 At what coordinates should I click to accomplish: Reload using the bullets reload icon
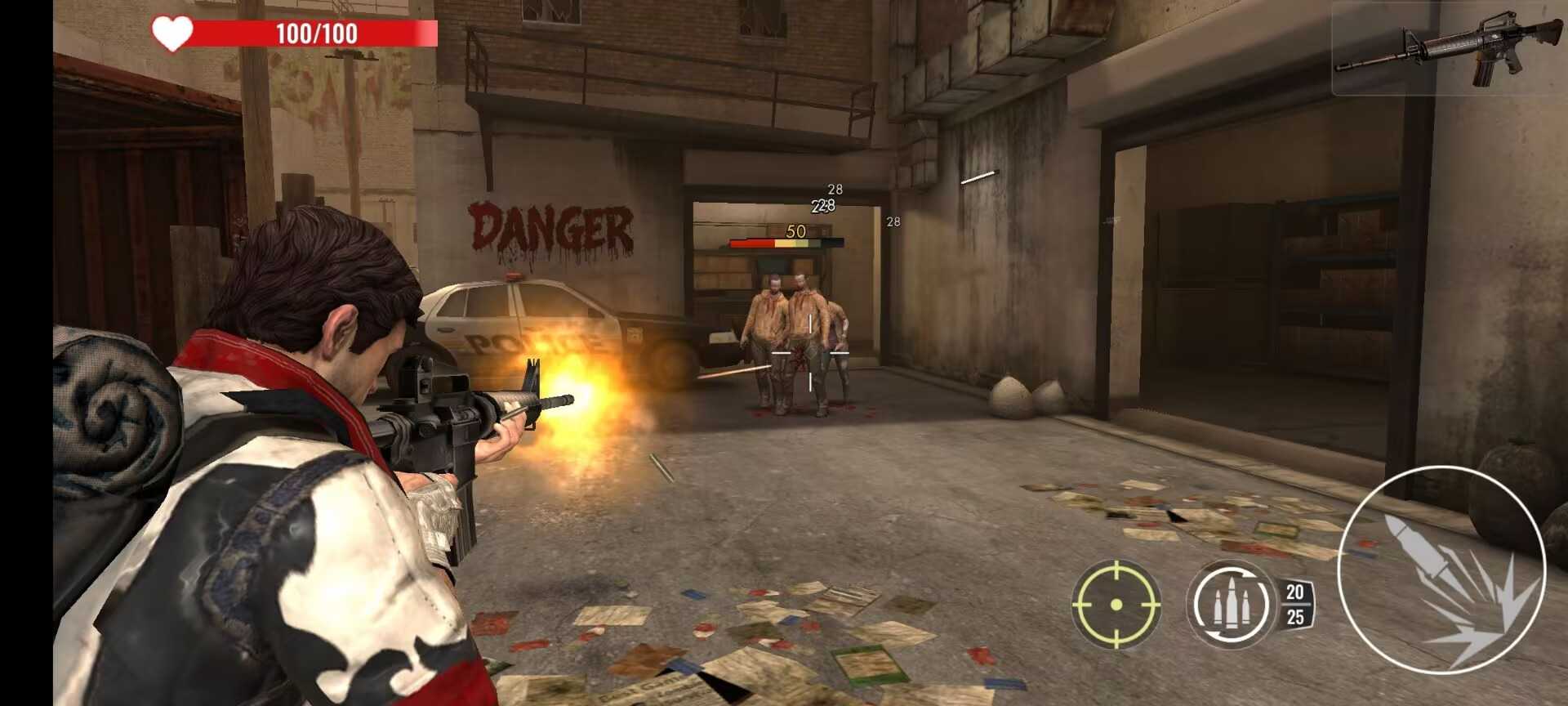(1230, 604)
